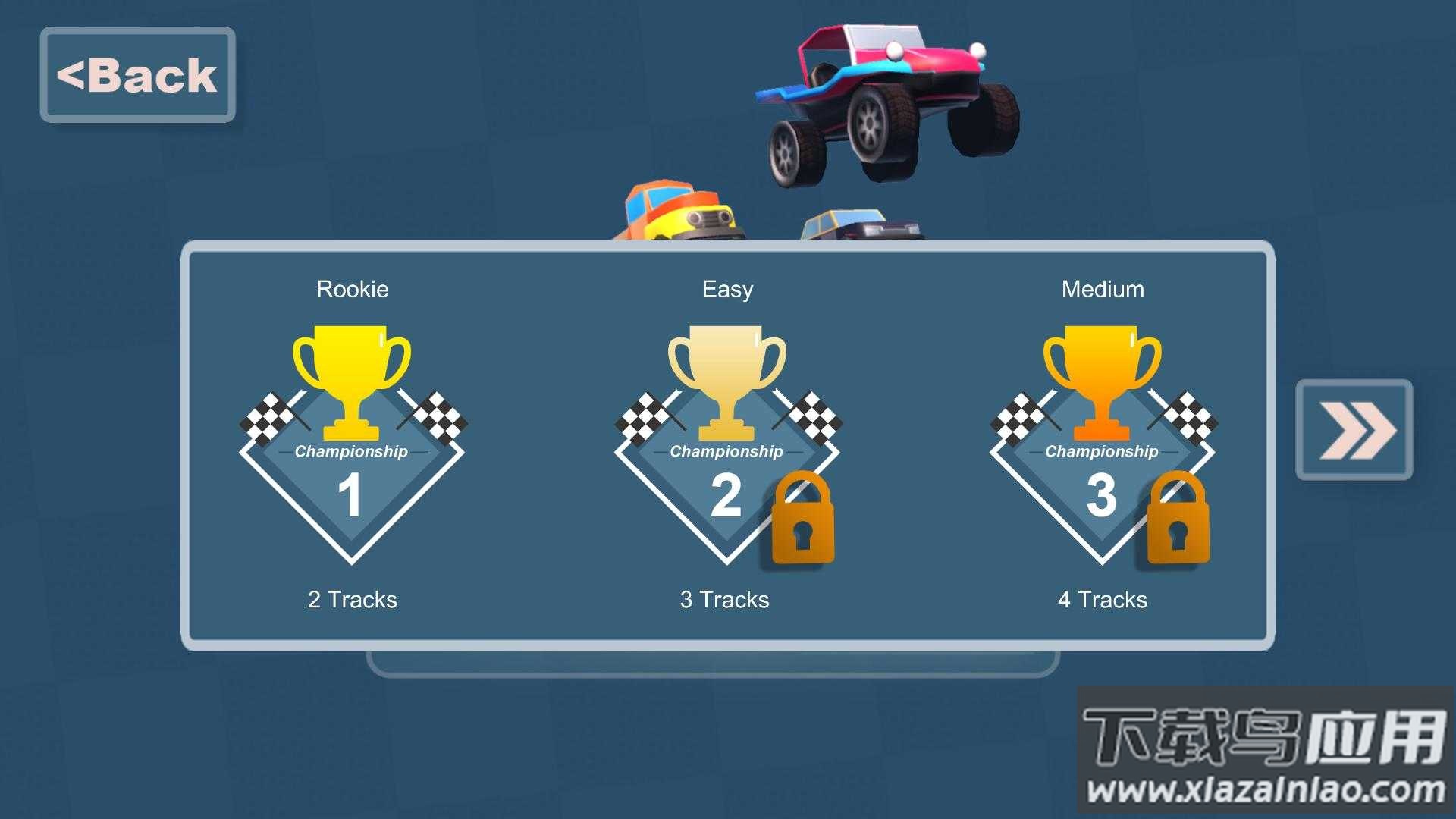
Task: Click the 2 Tracks text under Rookie
Action: [352, 600]
